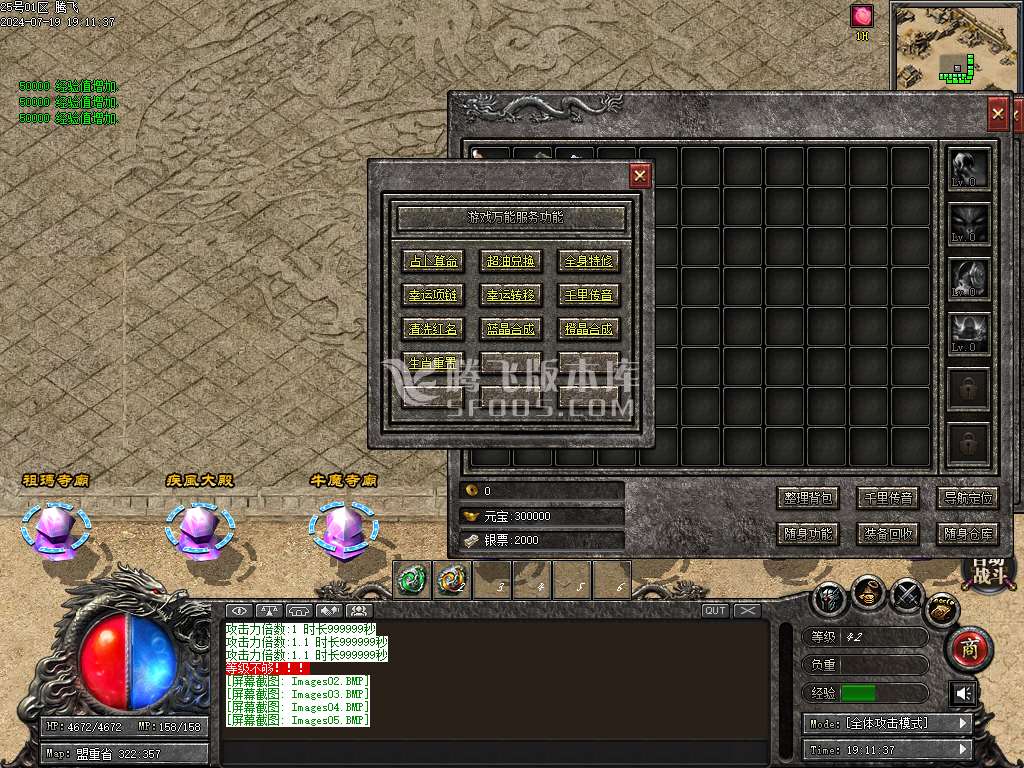
Task: Open the 随身仓库 portable warehouse
Action: tap(967, 533)
